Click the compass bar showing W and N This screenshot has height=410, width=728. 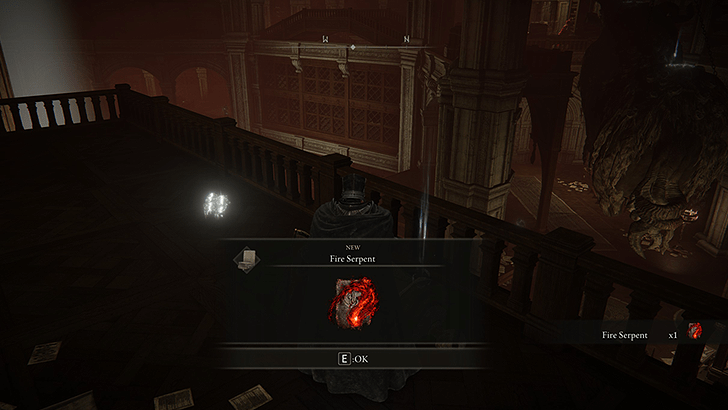coord(366,41)
